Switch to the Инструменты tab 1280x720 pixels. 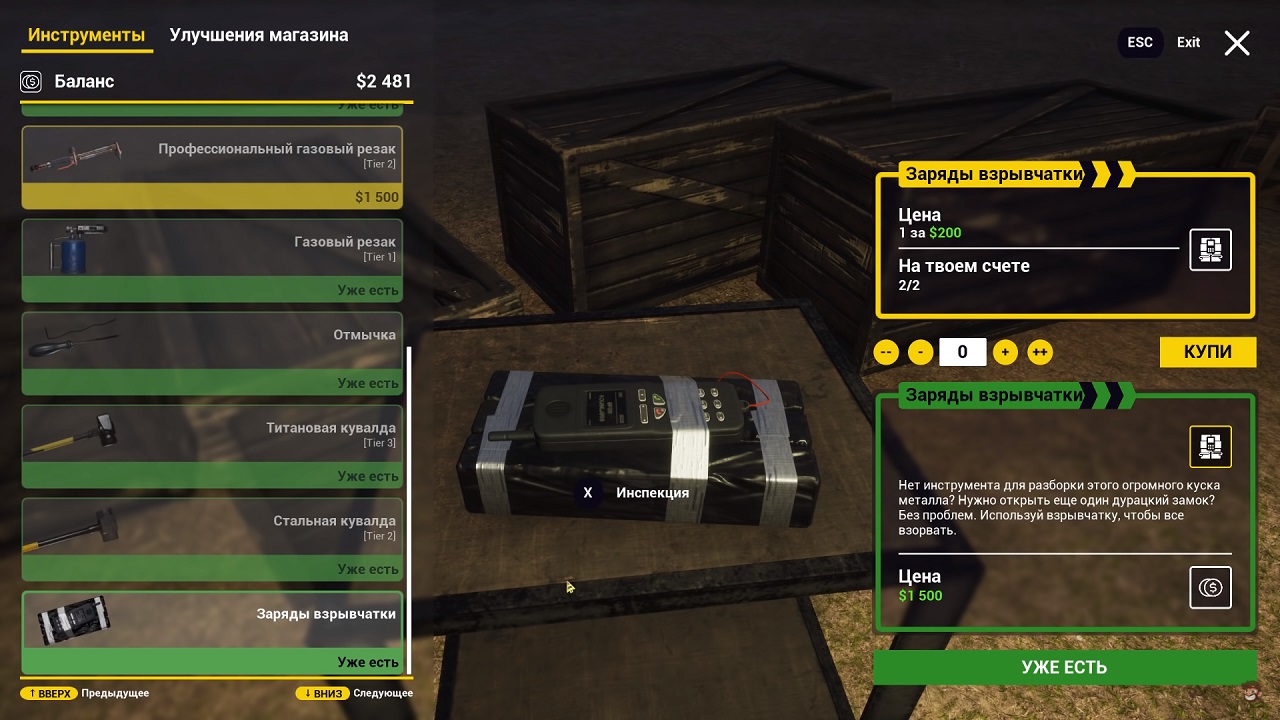87,35
